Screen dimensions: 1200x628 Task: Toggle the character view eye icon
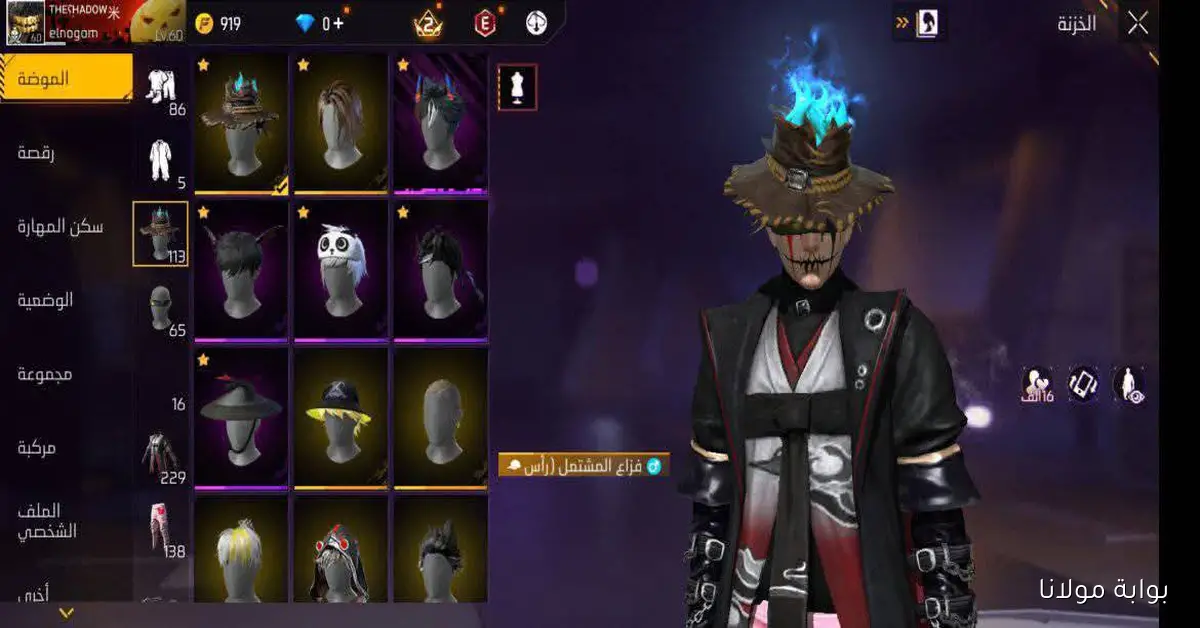pyautogui.click(x=1129, y=384)
